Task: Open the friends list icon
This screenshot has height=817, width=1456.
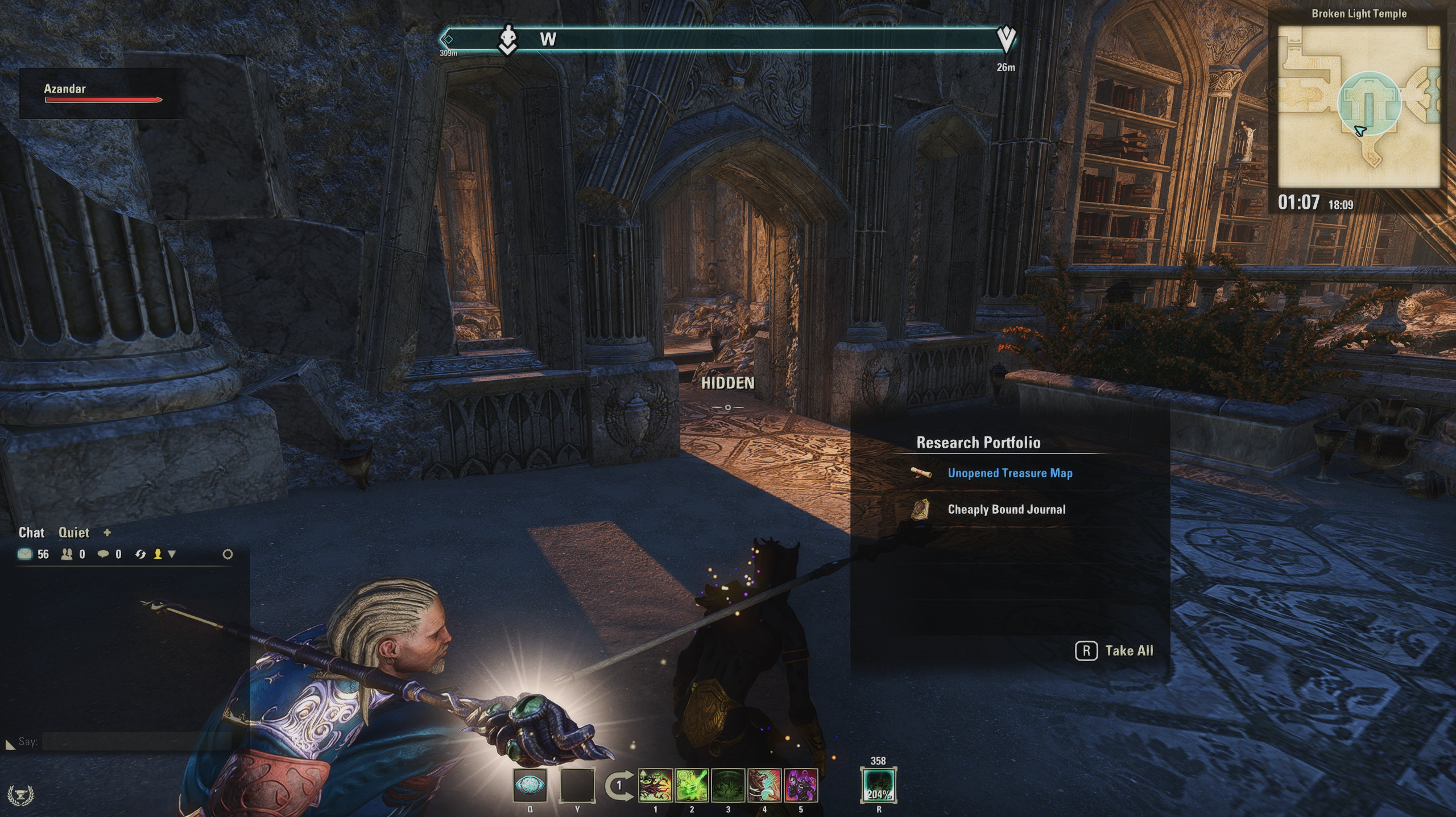Action: pyautogui.click(x=67, y=554)
